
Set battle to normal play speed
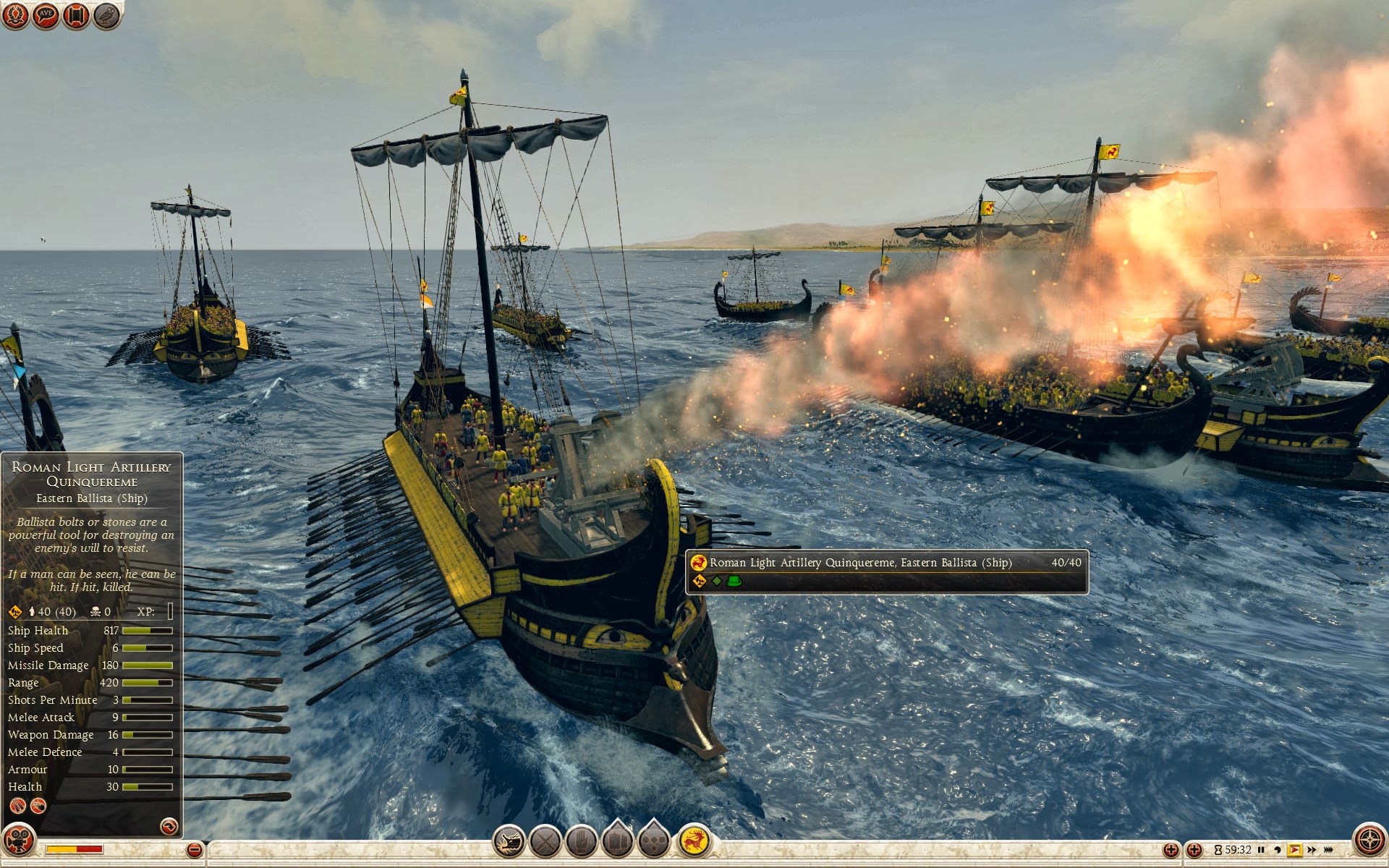pos(1294,850)
